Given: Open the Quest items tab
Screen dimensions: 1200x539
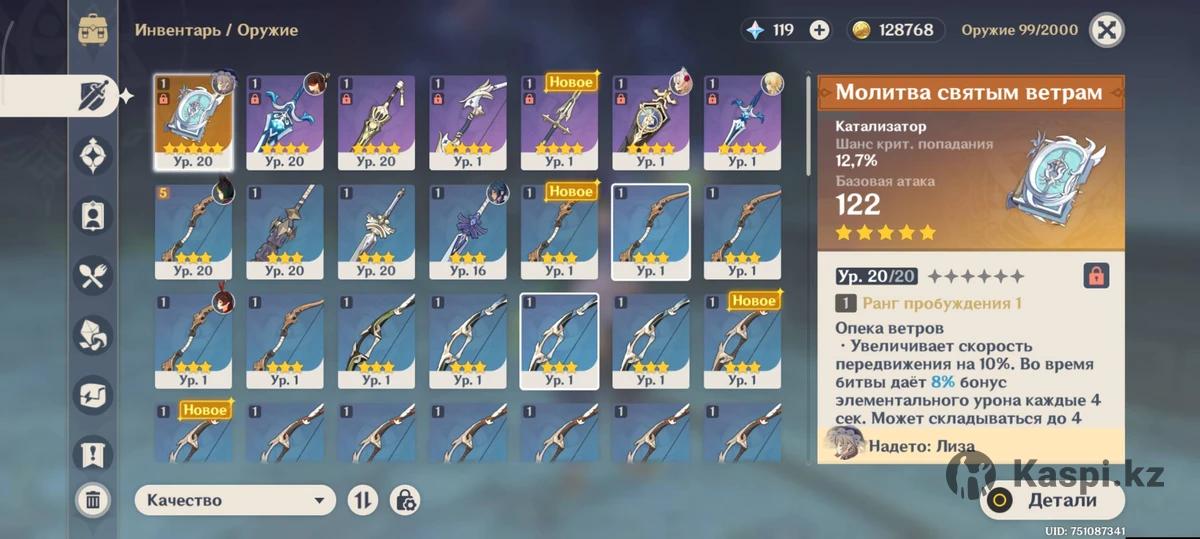Looking at the screenshot, I should tap(94, 454).
